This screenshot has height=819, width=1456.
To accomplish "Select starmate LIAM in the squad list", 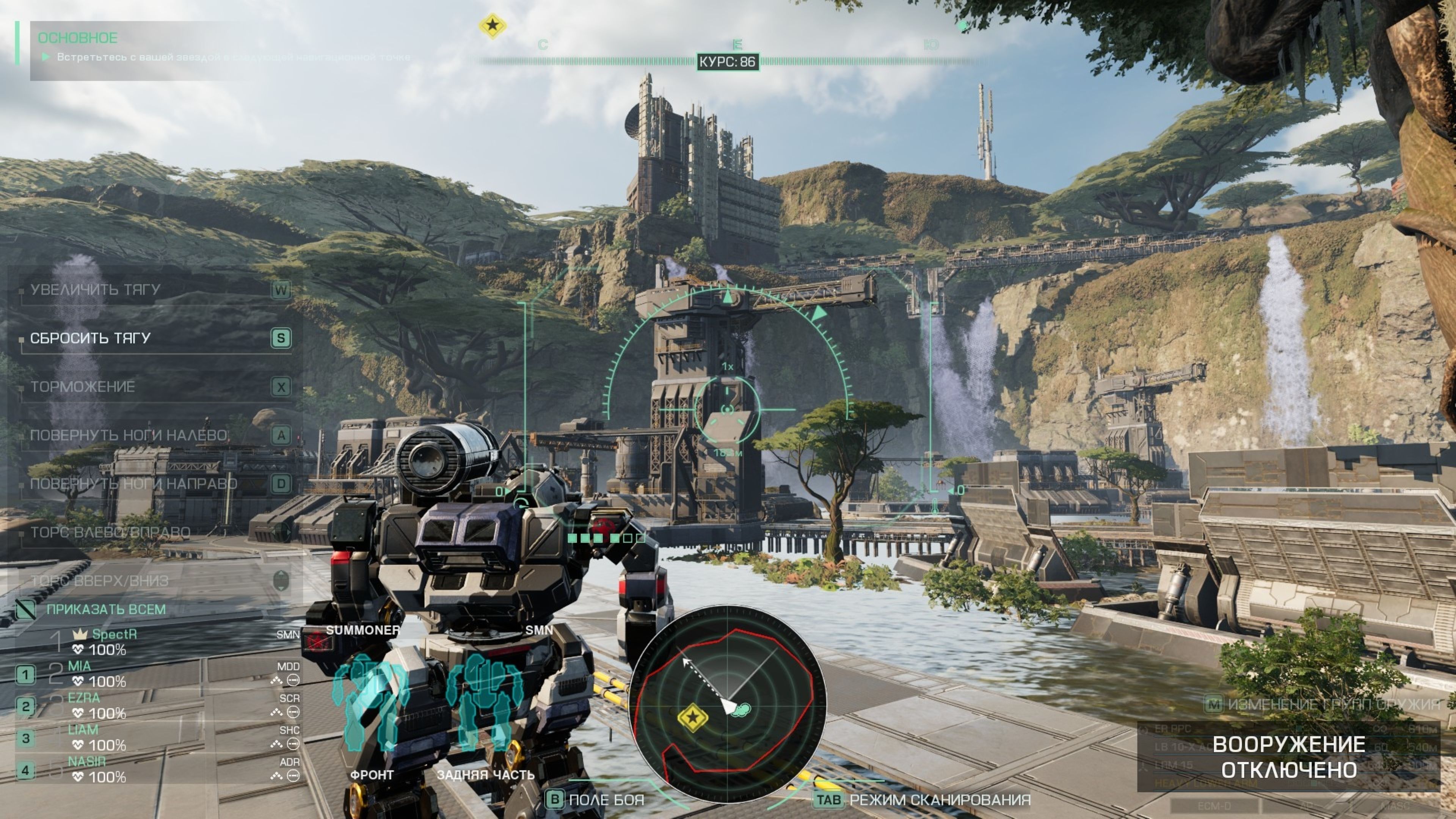I will [83, 730].
